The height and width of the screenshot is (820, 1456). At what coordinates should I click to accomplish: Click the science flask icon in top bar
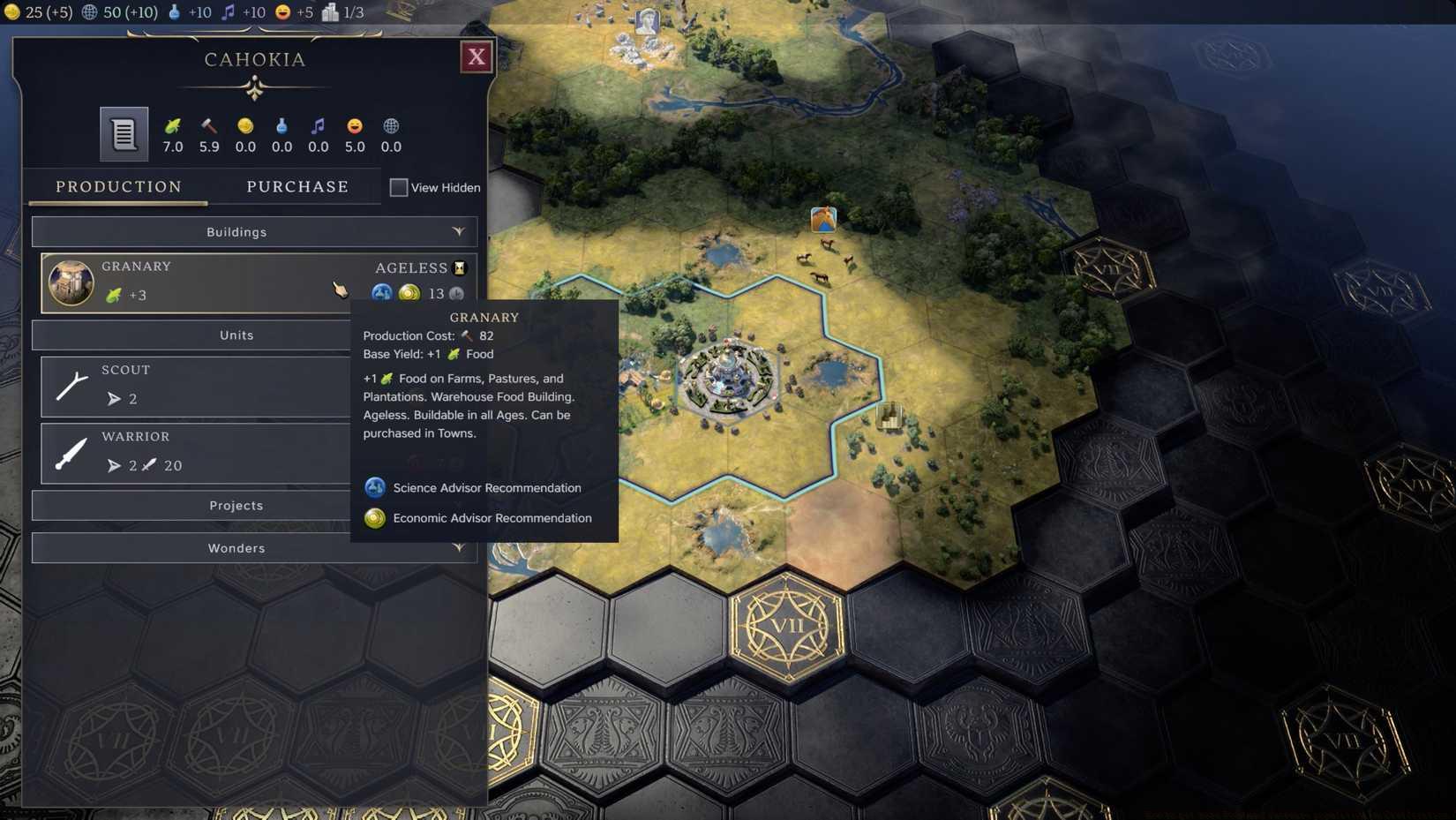coord(173,12)
